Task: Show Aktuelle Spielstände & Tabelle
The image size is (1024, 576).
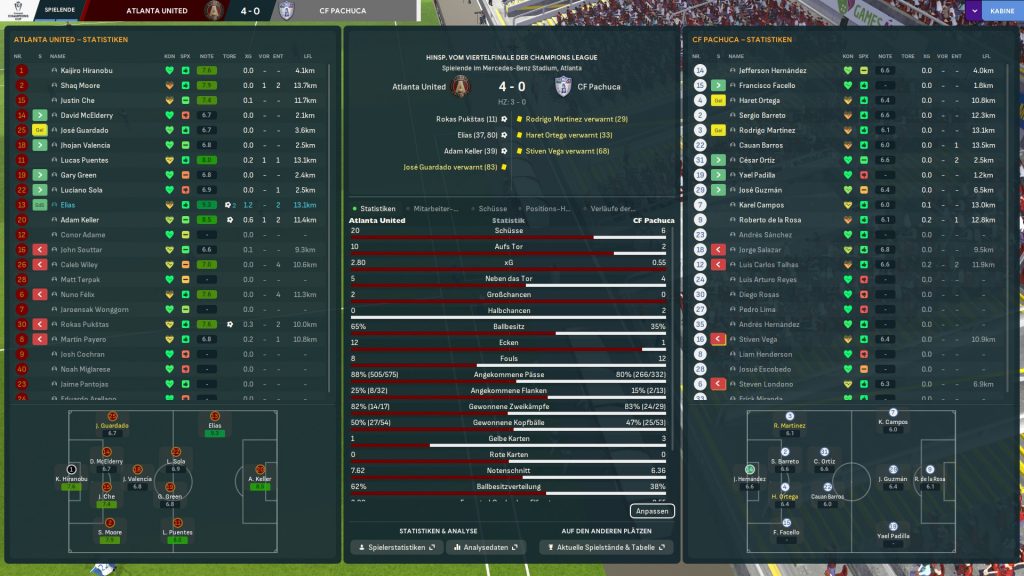Action: point(605,548)
